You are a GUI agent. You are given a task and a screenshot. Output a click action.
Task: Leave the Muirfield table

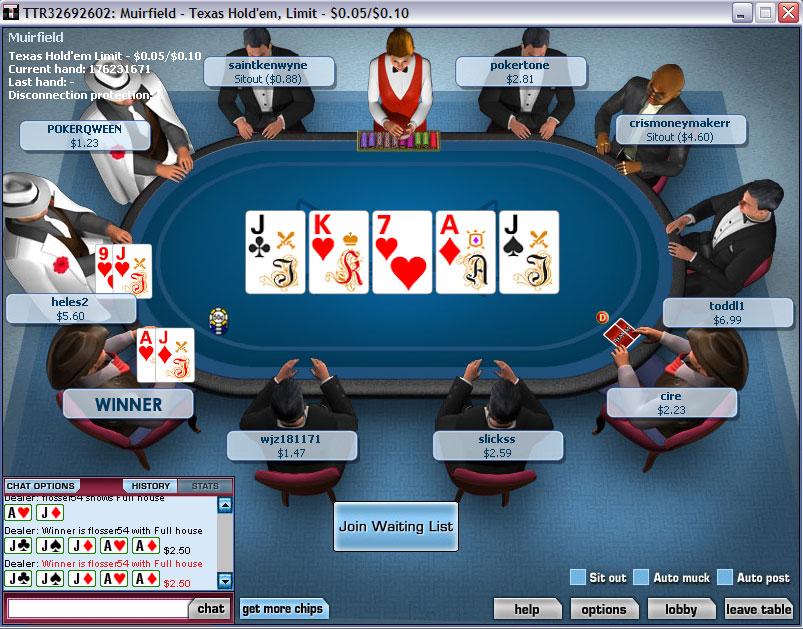point(758,609)
